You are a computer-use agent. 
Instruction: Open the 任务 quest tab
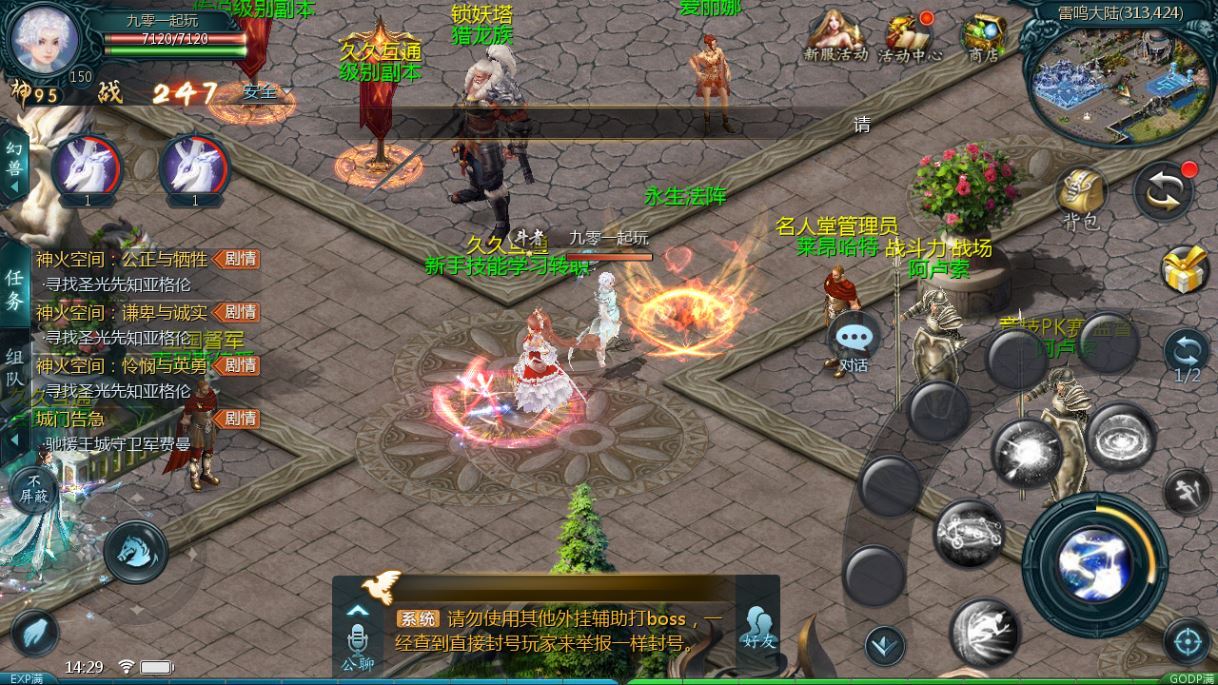tap(14, 289)
